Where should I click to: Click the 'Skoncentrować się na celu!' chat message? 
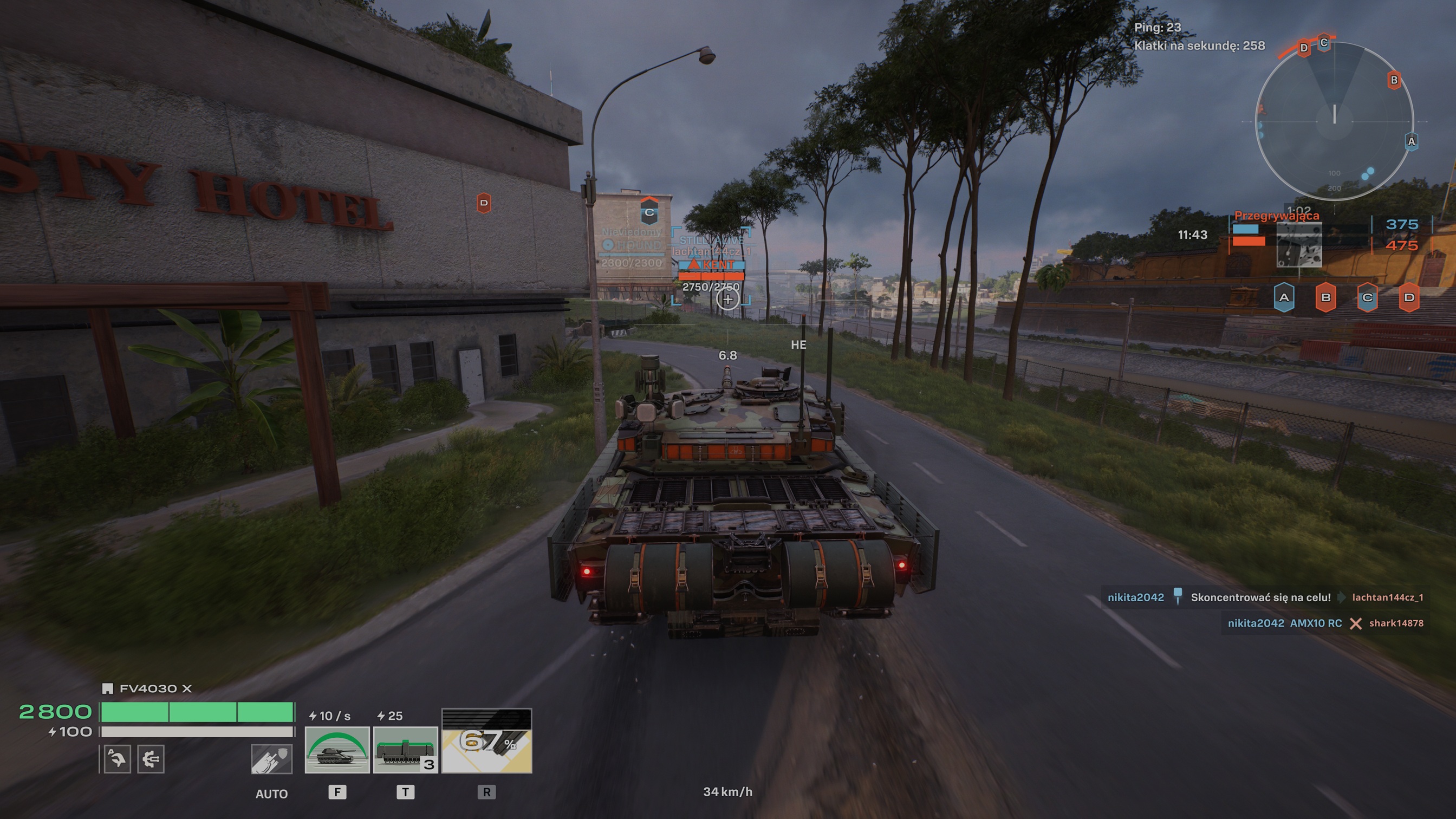click(1260, 597)
